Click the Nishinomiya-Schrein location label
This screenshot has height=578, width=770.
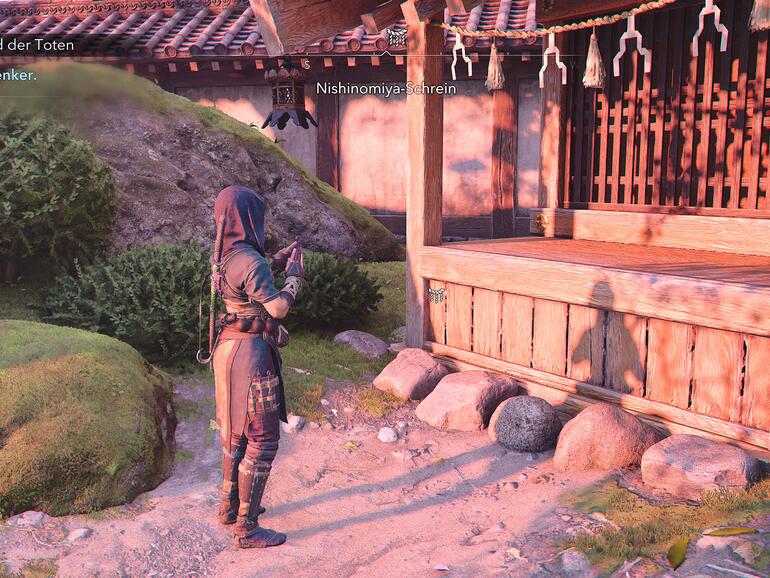pyautogui.click(x=386, y=88)
